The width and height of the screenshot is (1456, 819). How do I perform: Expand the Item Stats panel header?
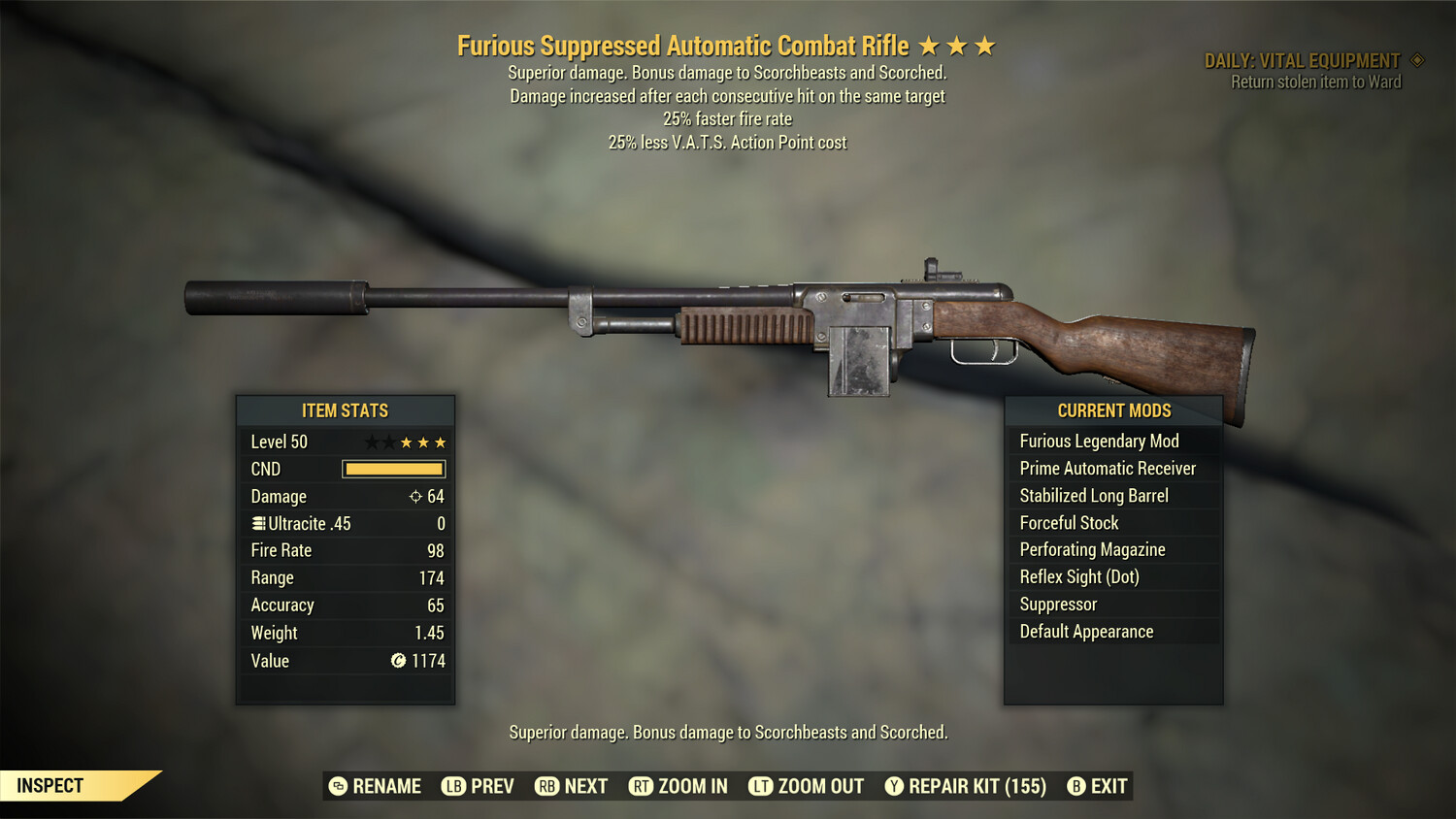(346, 410)
